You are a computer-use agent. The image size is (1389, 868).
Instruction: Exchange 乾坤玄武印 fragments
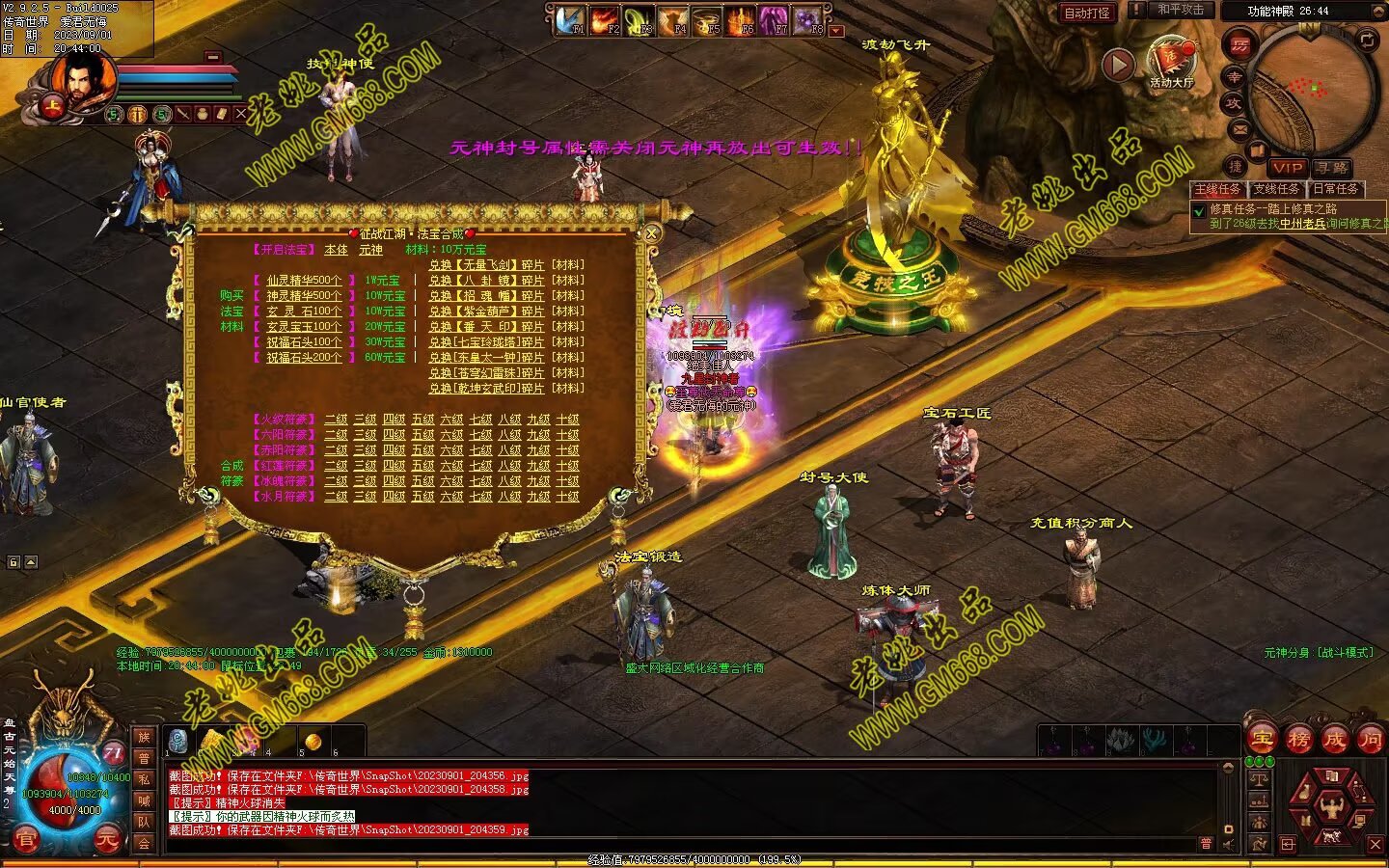click(486, 389)
